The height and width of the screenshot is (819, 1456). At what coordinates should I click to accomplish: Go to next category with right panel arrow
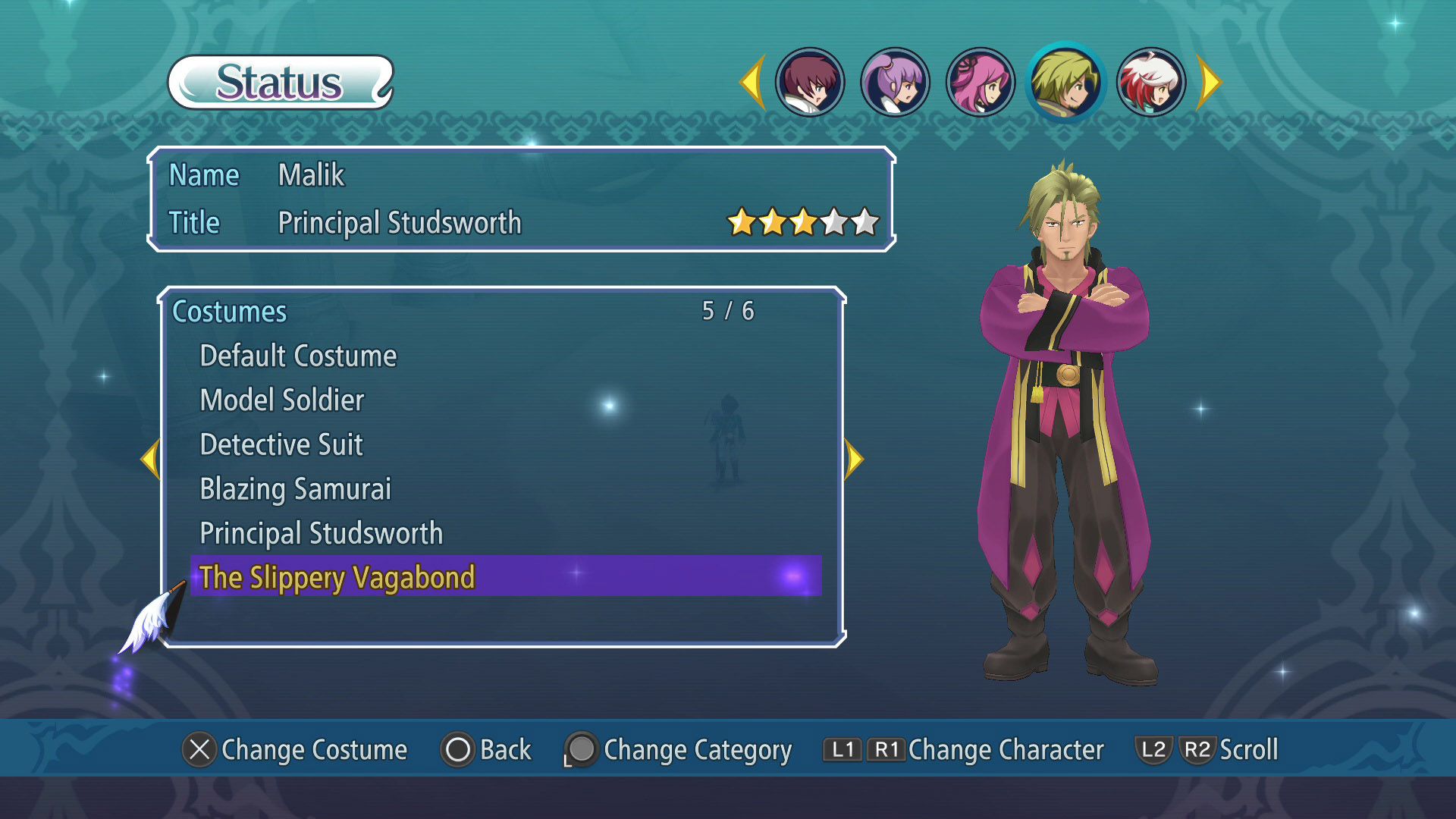854,459
